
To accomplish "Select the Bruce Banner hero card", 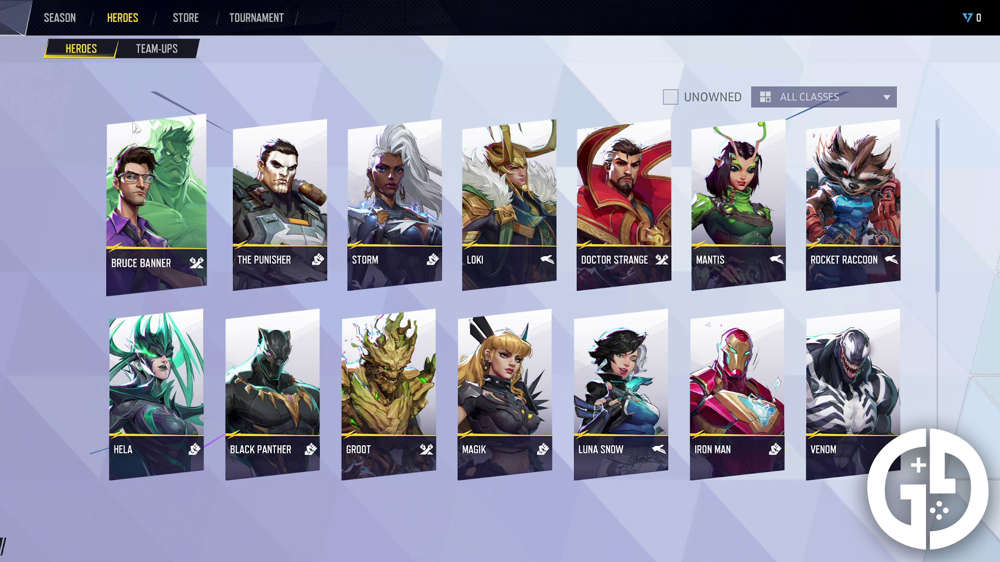I will point(156,205).
